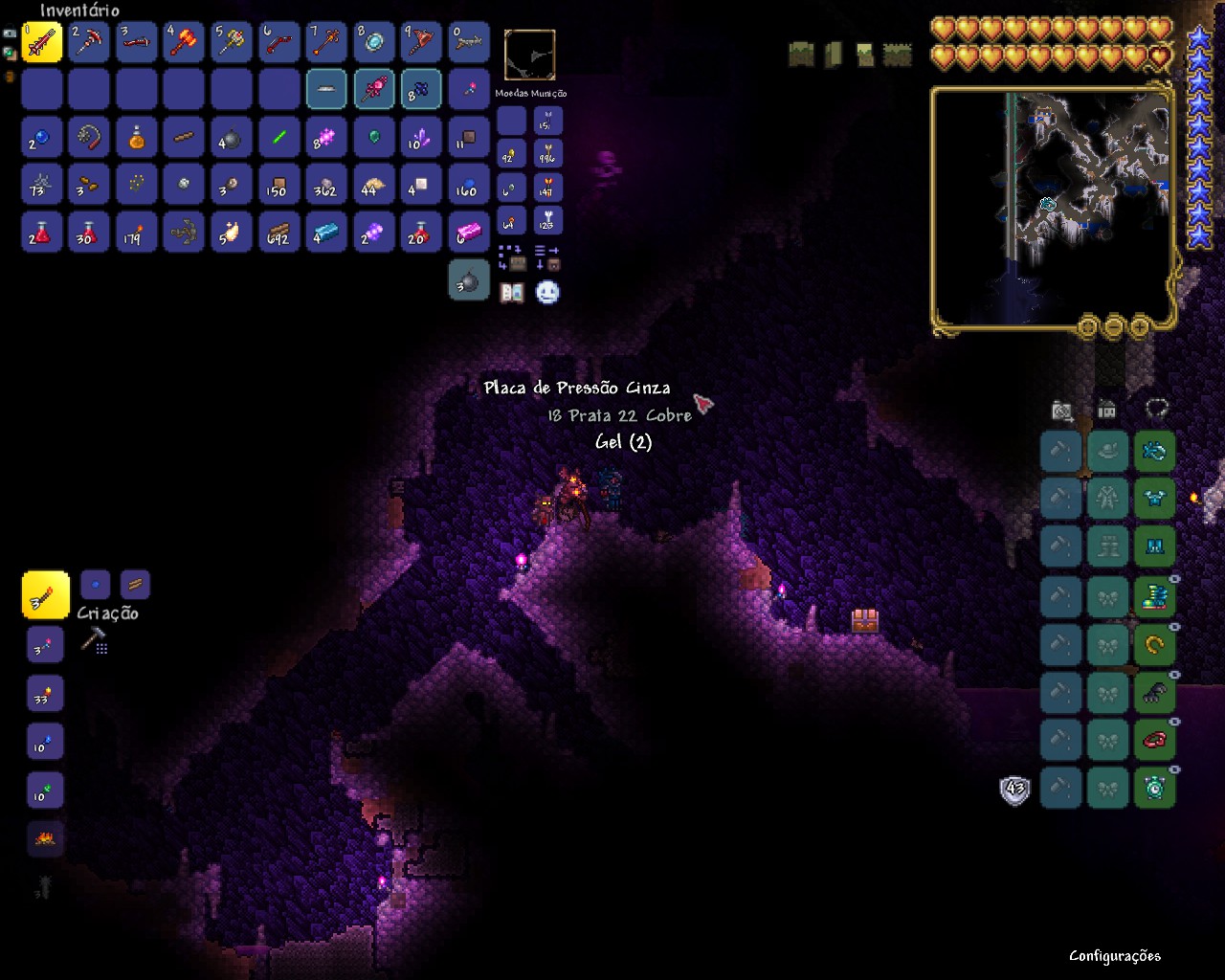Open the Configurações button
The height and width of the screenshot is (980, 1225).
(x=1114, y=956)
